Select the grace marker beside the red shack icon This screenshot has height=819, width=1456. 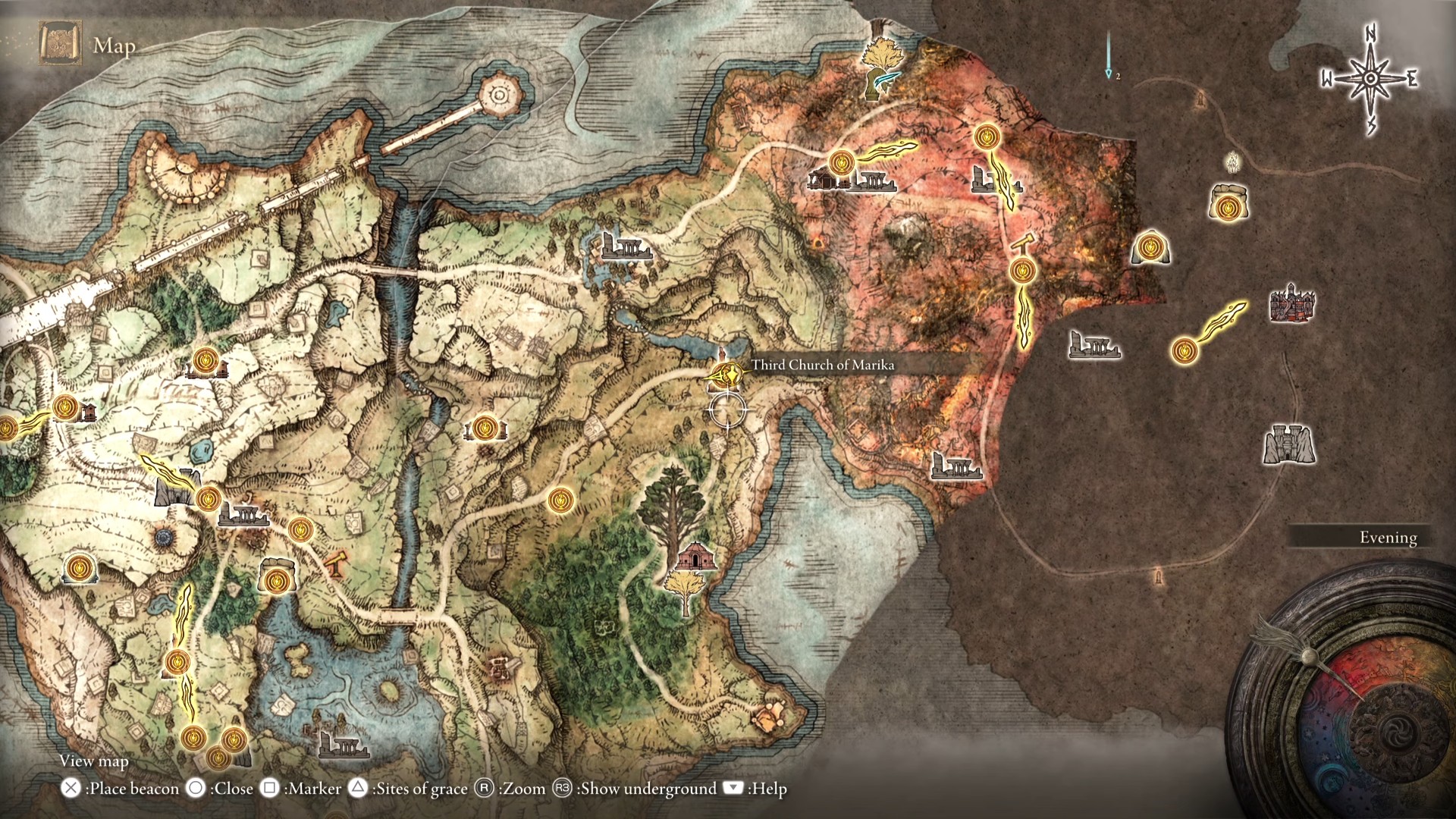pyautogui.click(x=840, y=162)
